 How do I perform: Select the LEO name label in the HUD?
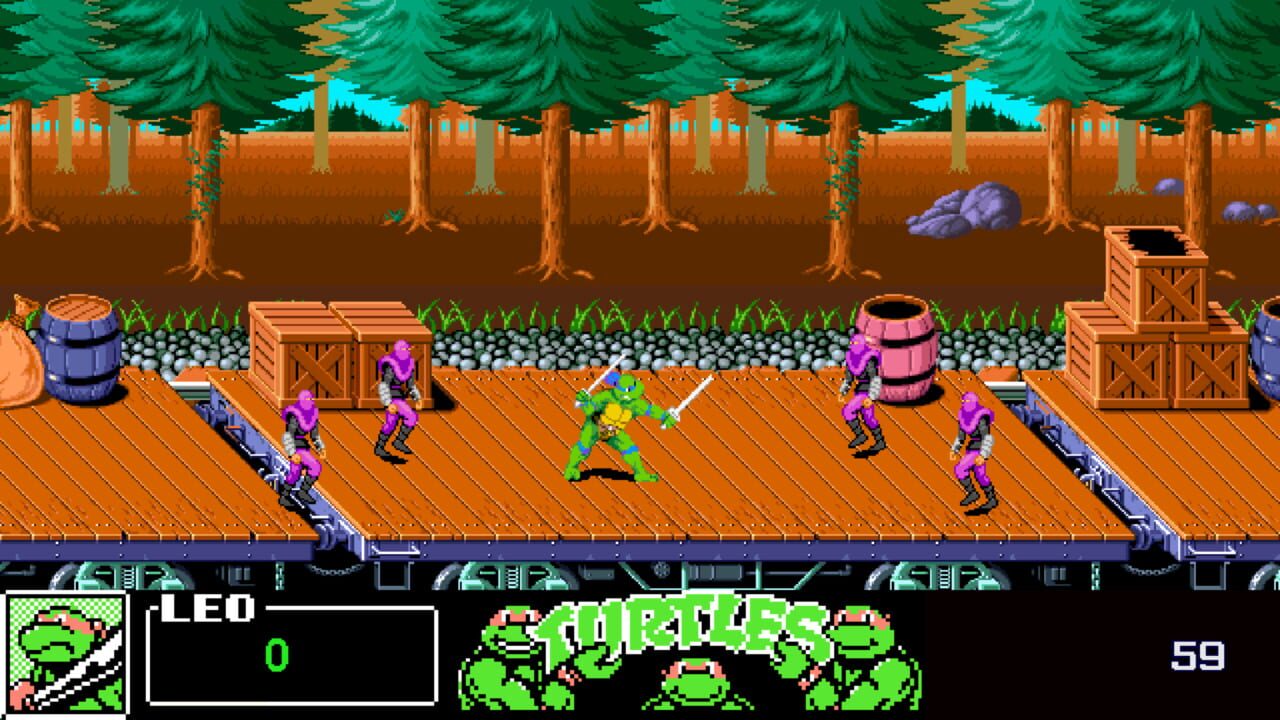click(x=205, y=610)
